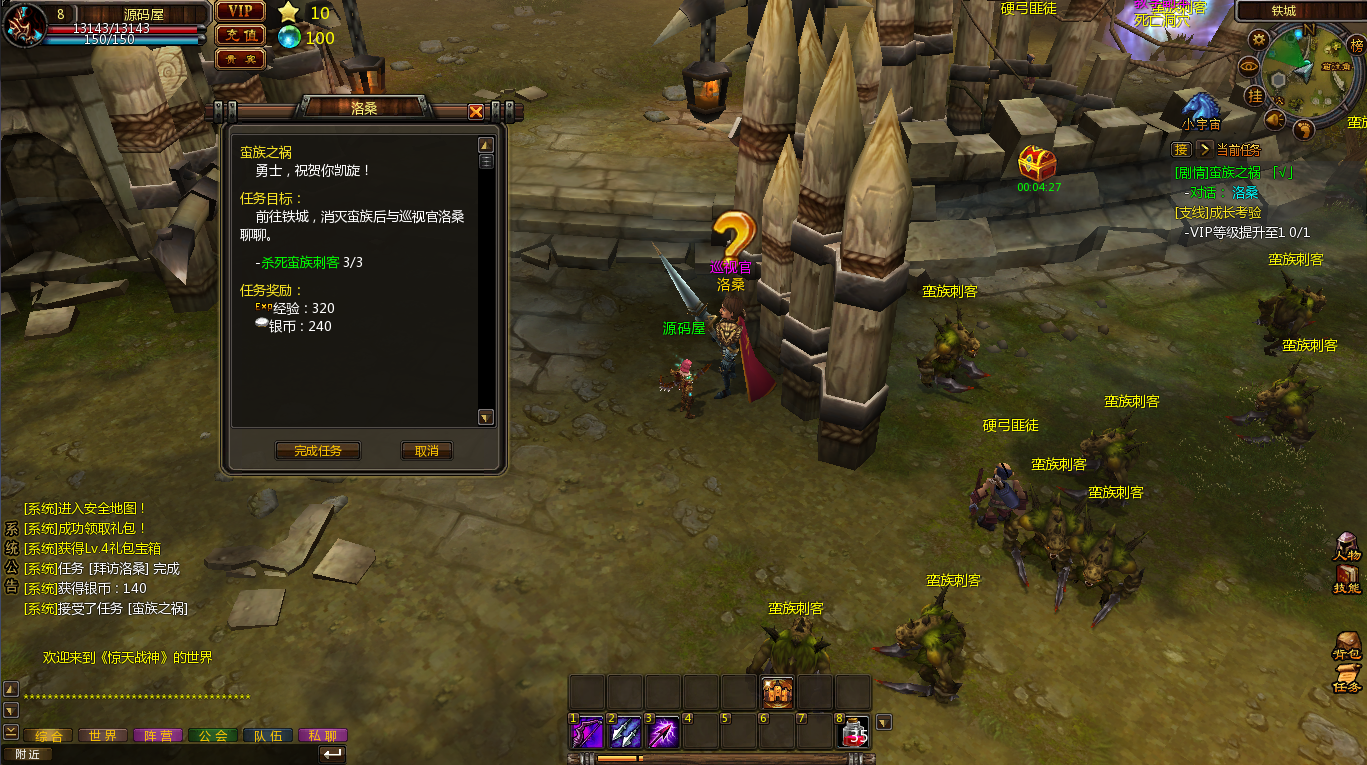Toggle the eye visibility button near minimap
This screenshot has width=1367, height=765.
click(1248, 65)
